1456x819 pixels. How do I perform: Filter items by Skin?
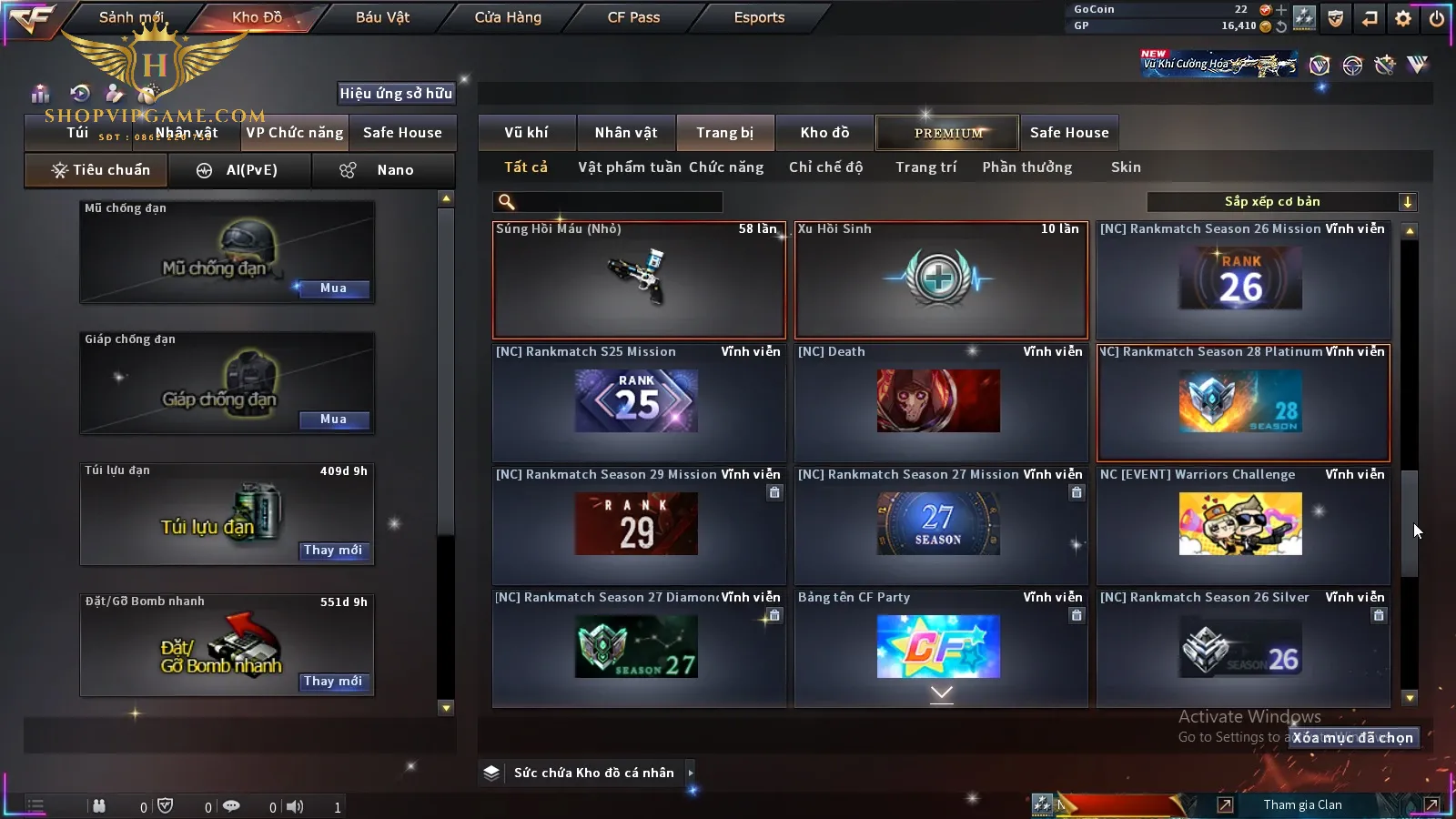click(1126, 167)
